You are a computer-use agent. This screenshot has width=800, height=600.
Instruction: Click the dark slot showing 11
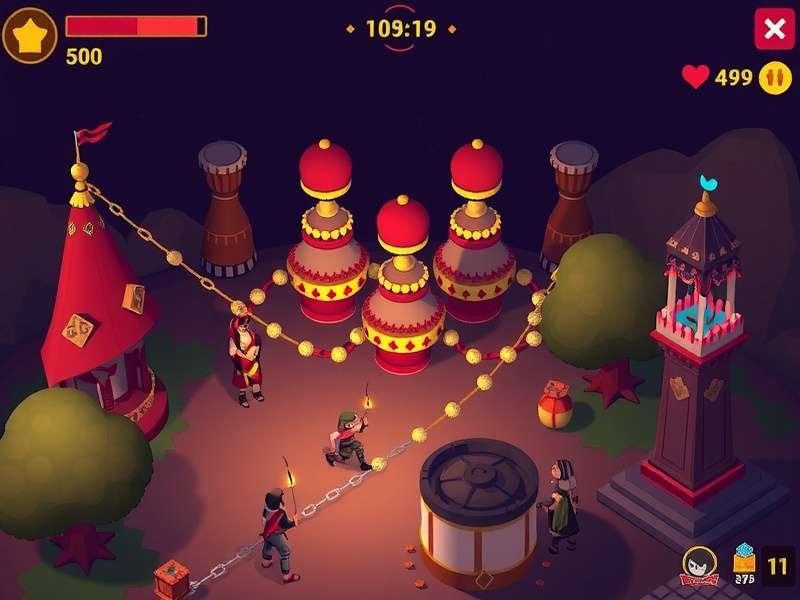[x=778, y=565]
